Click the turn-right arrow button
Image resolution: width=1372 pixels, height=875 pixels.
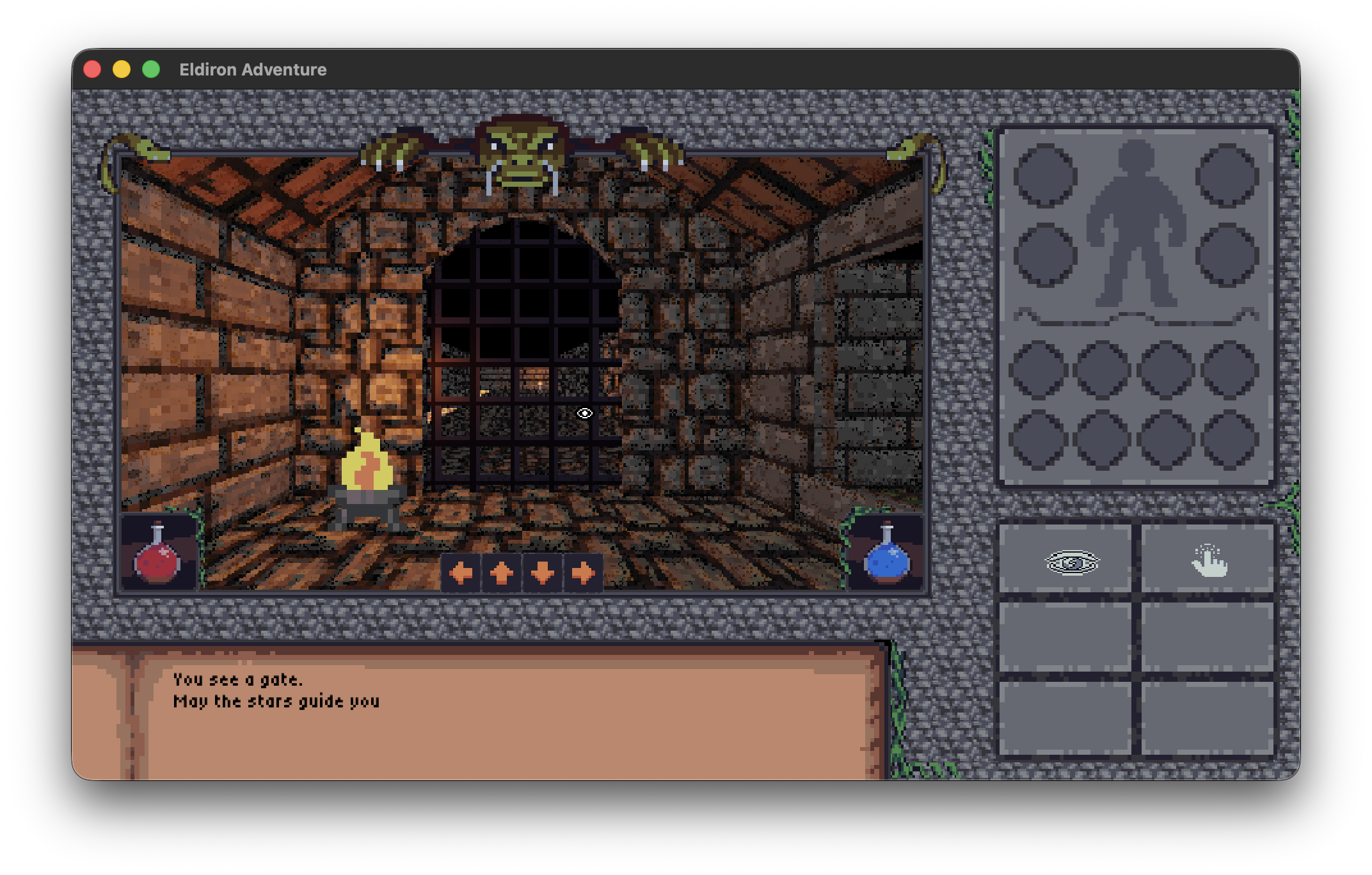click(584, 574)
